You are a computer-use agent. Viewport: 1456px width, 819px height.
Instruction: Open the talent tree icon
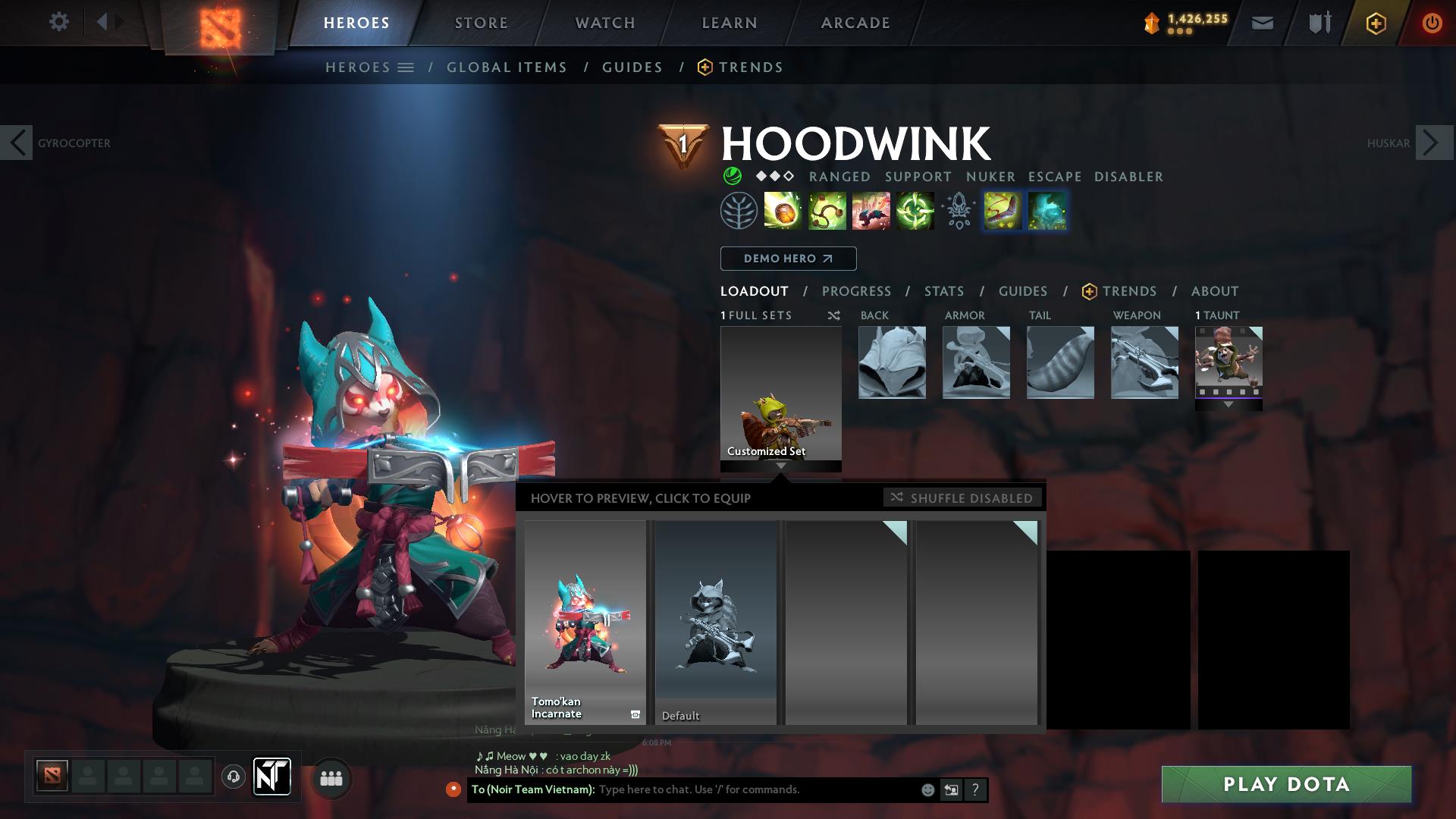coord(959,211)
